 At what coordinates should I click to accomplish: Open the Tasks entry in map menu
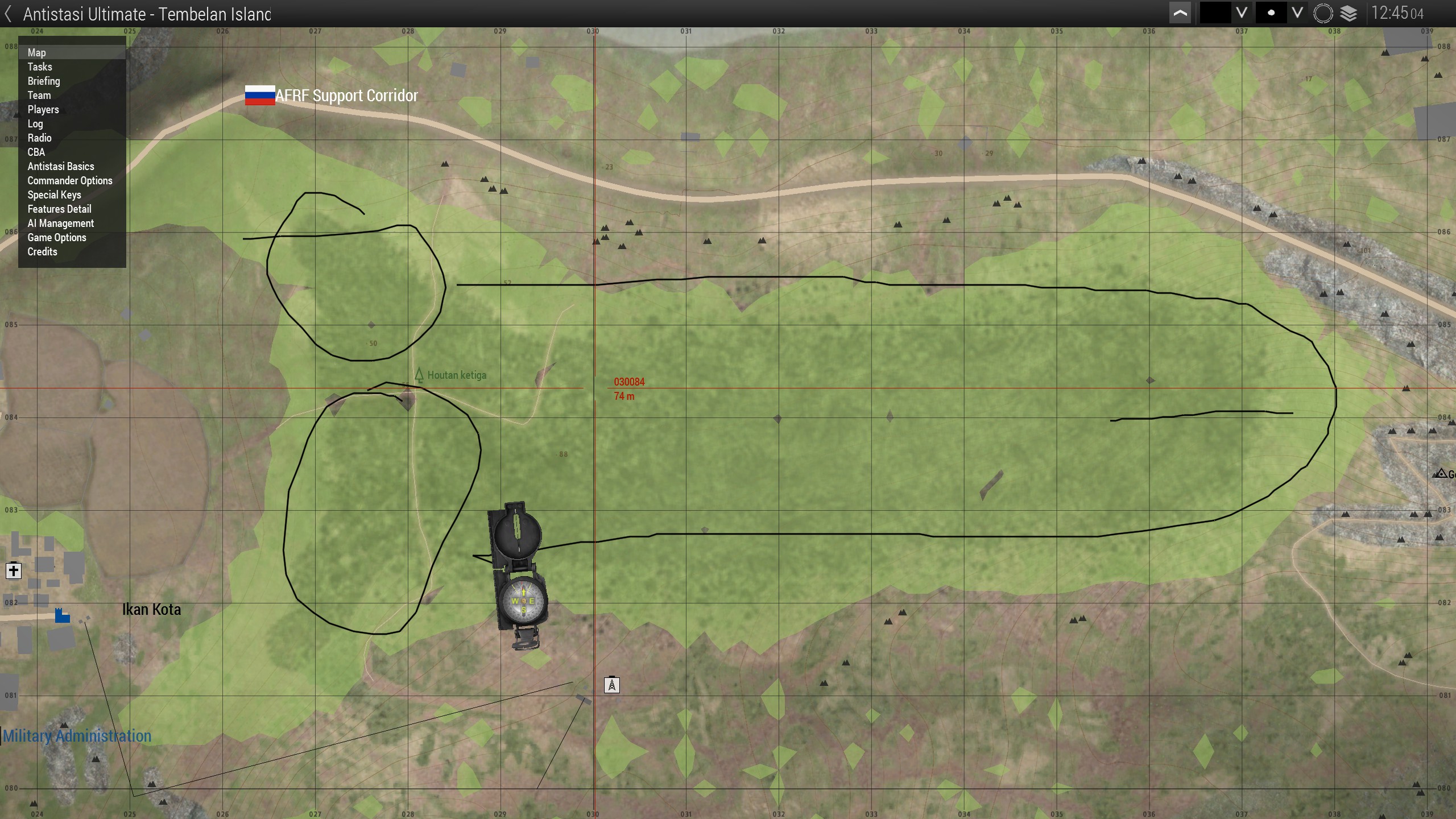coord(40,67)
